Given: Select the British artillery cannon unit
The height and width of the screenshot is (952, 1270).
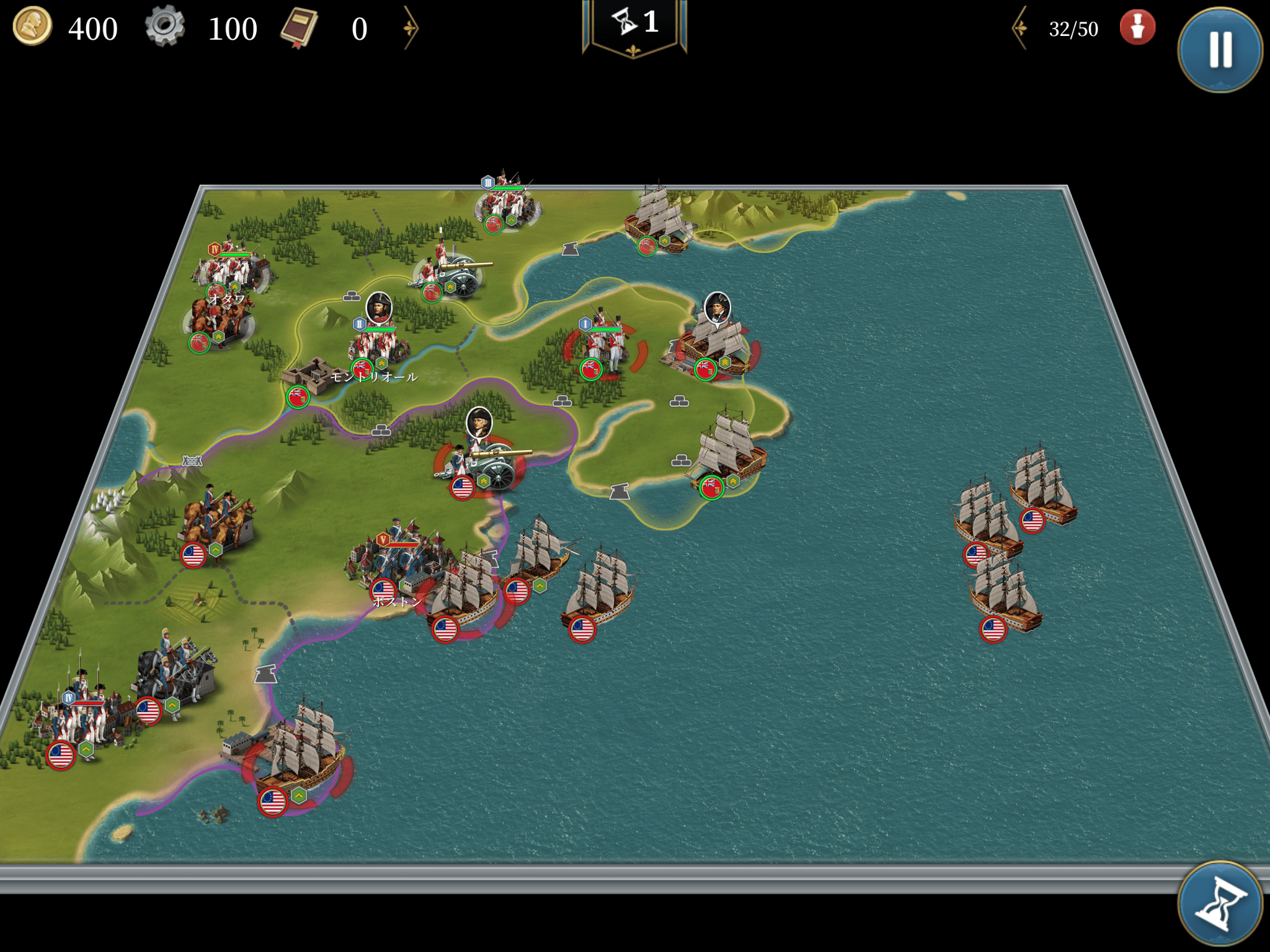Looking at the screenshot, I should [x=453, y=273].
